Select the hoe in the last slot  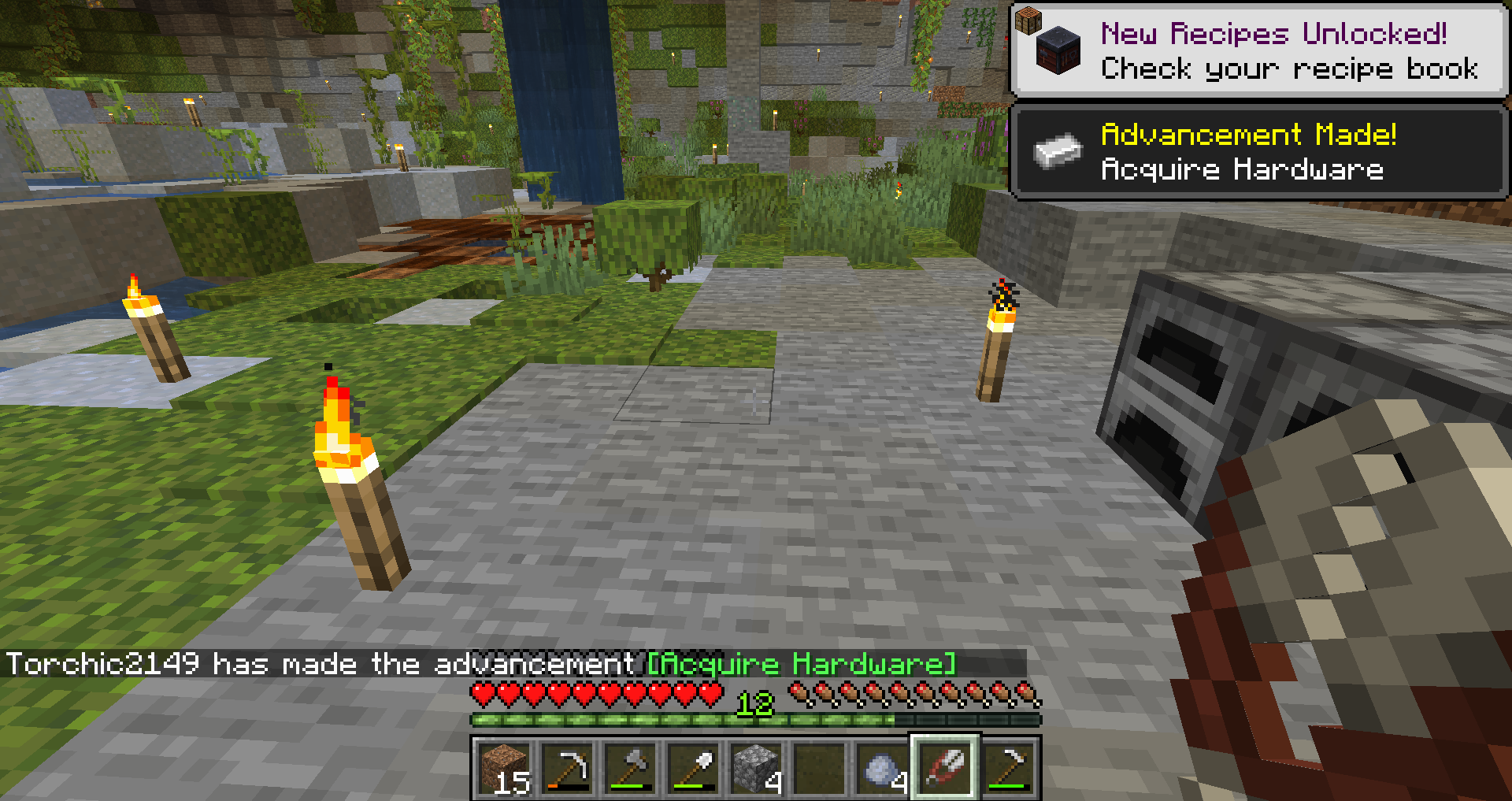click(x=1008, y=768)
